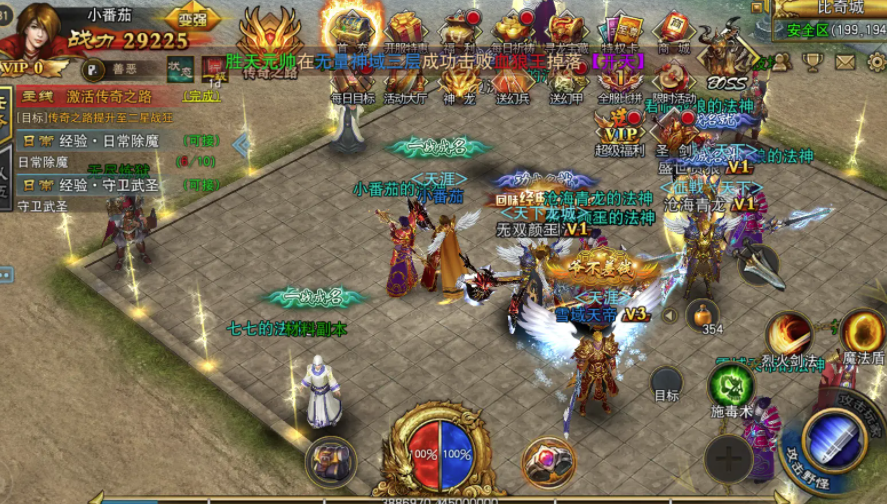Open the 开服特惠 gift offer
Image resolution: width=887 pixels, height=504 pixels.
[x=405, y=29]
